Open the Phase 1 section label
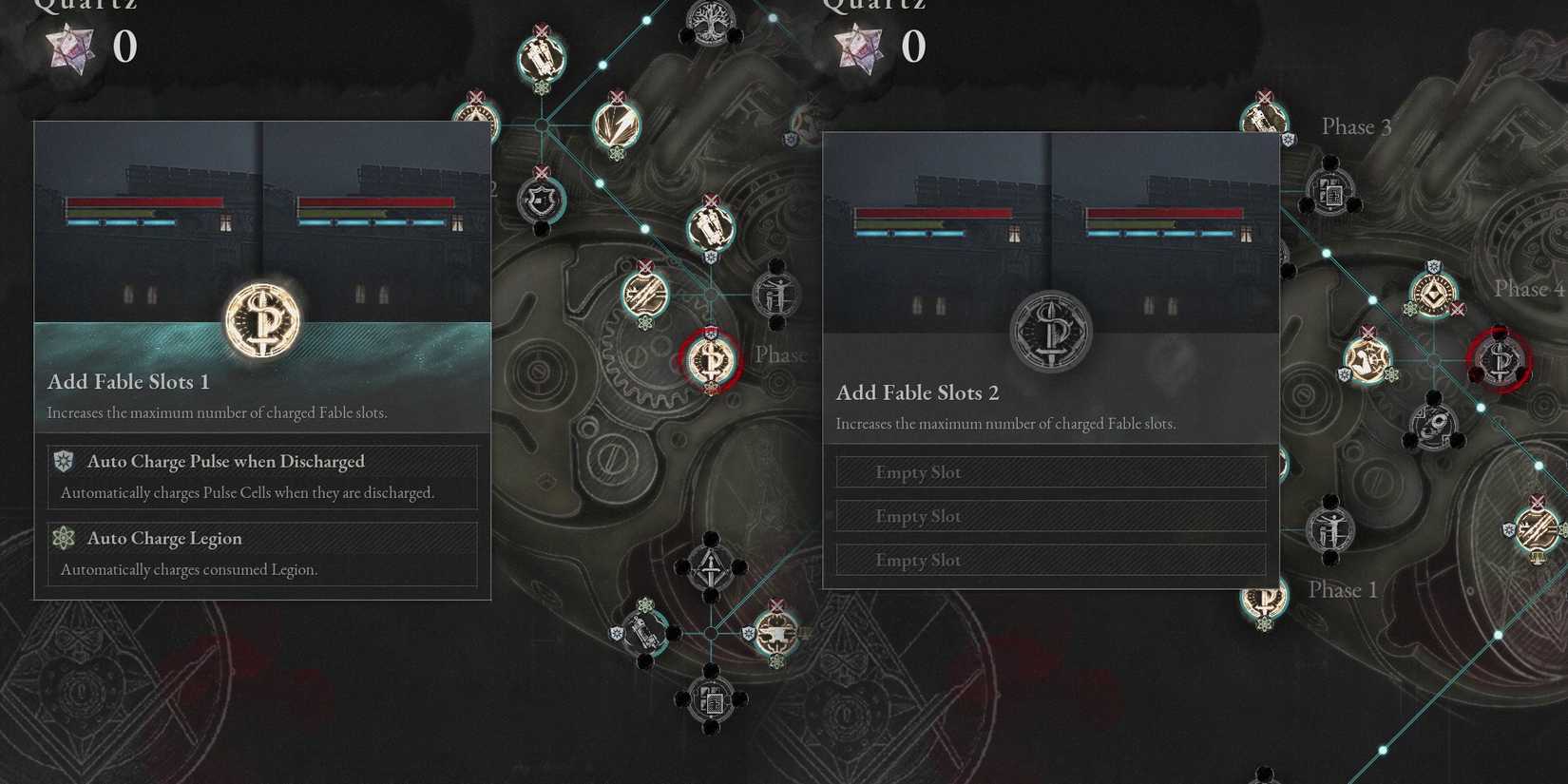This screenshot has height=784, width=1568. tap(1341, 589)
